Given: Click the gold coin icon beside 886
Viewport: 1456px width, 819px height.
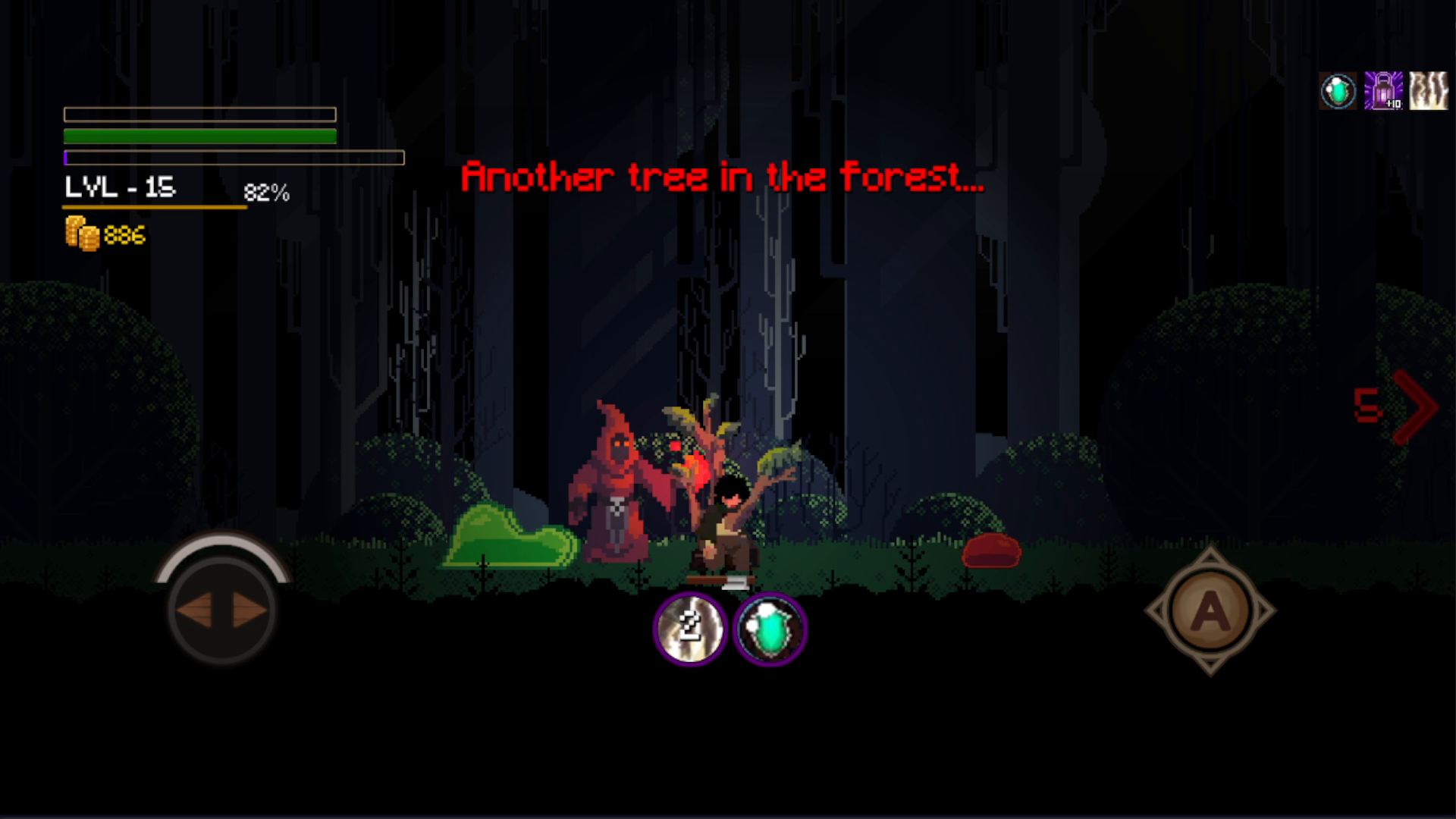Looking at the screenshot, I should (78, 235).
